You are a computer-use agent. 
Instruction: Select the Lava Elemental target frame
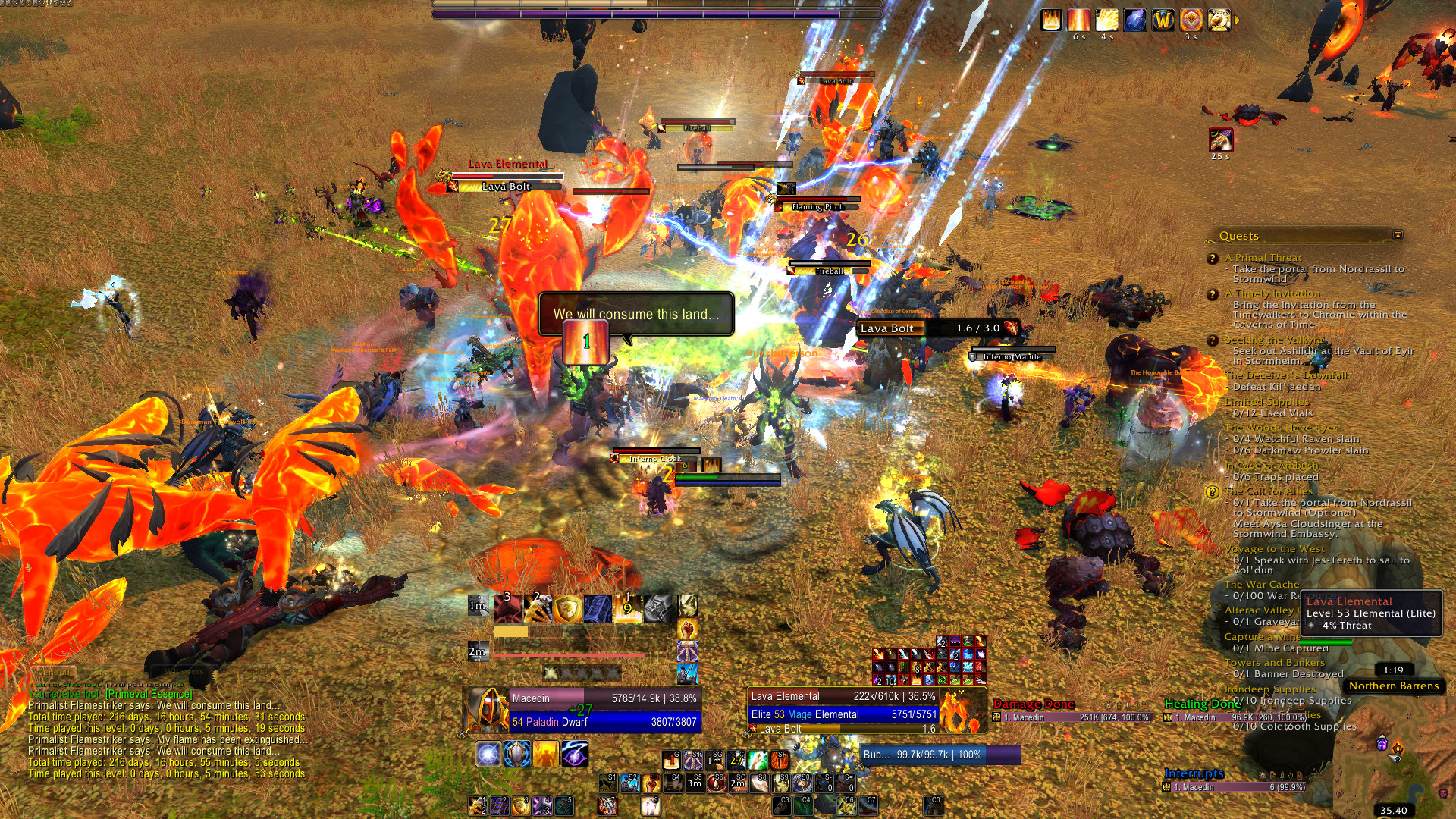(x=843, y=705)
